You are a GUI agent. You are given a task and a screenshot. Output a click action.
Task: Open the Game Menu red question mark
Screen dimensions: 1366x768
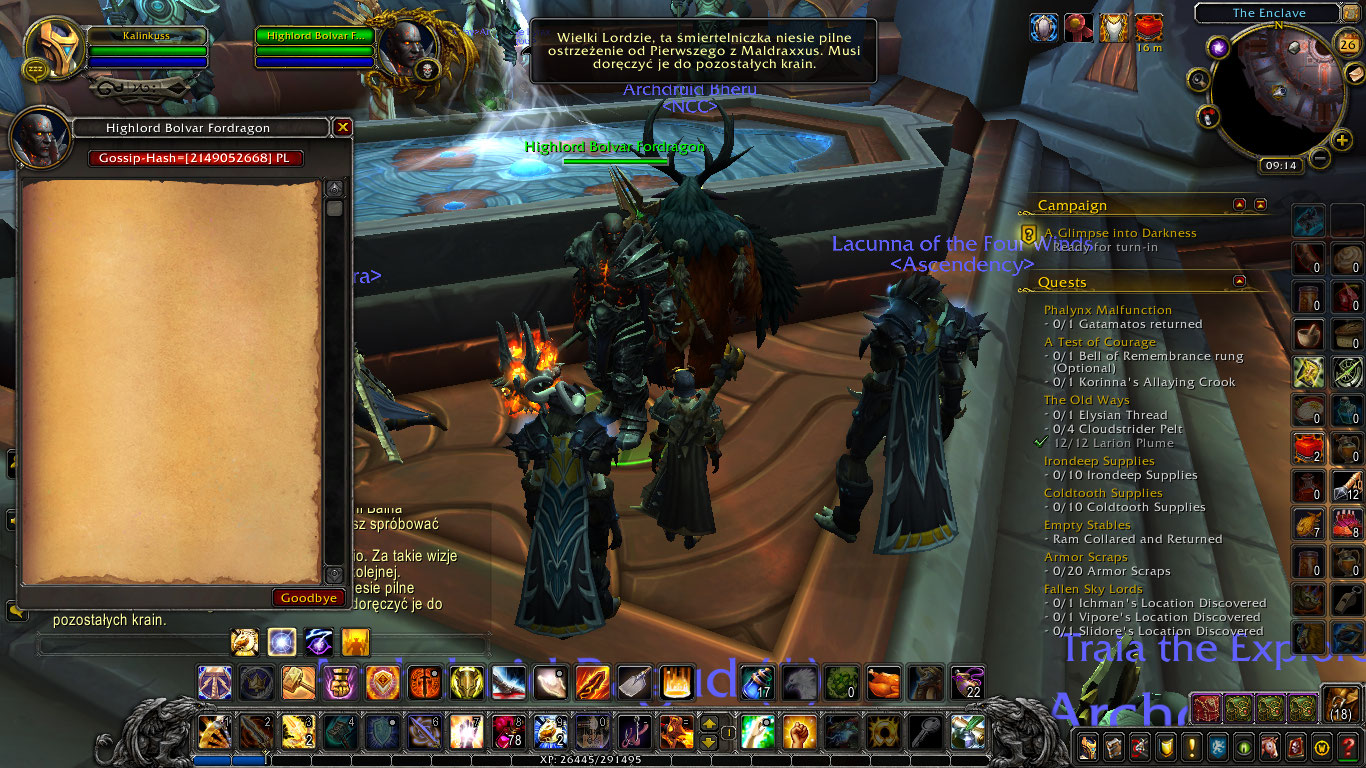tap(1347, 747)
